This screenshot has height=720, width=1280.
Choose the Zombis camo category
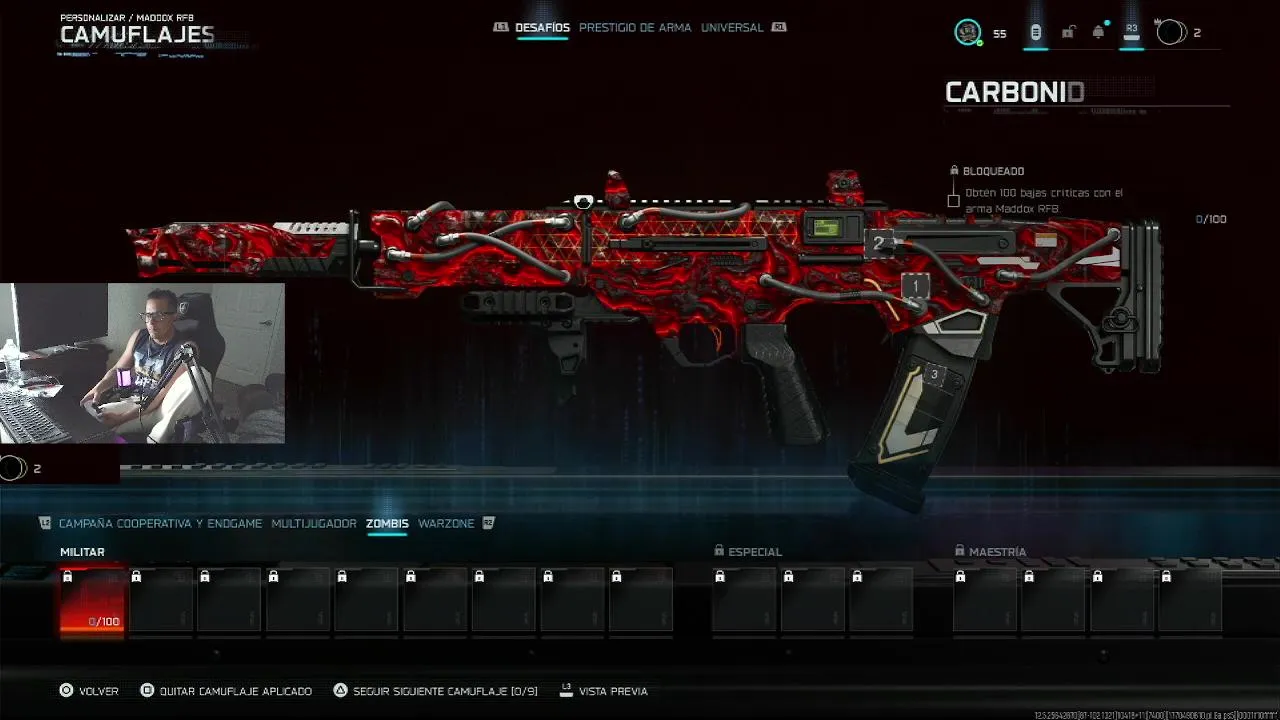(387, 524)
